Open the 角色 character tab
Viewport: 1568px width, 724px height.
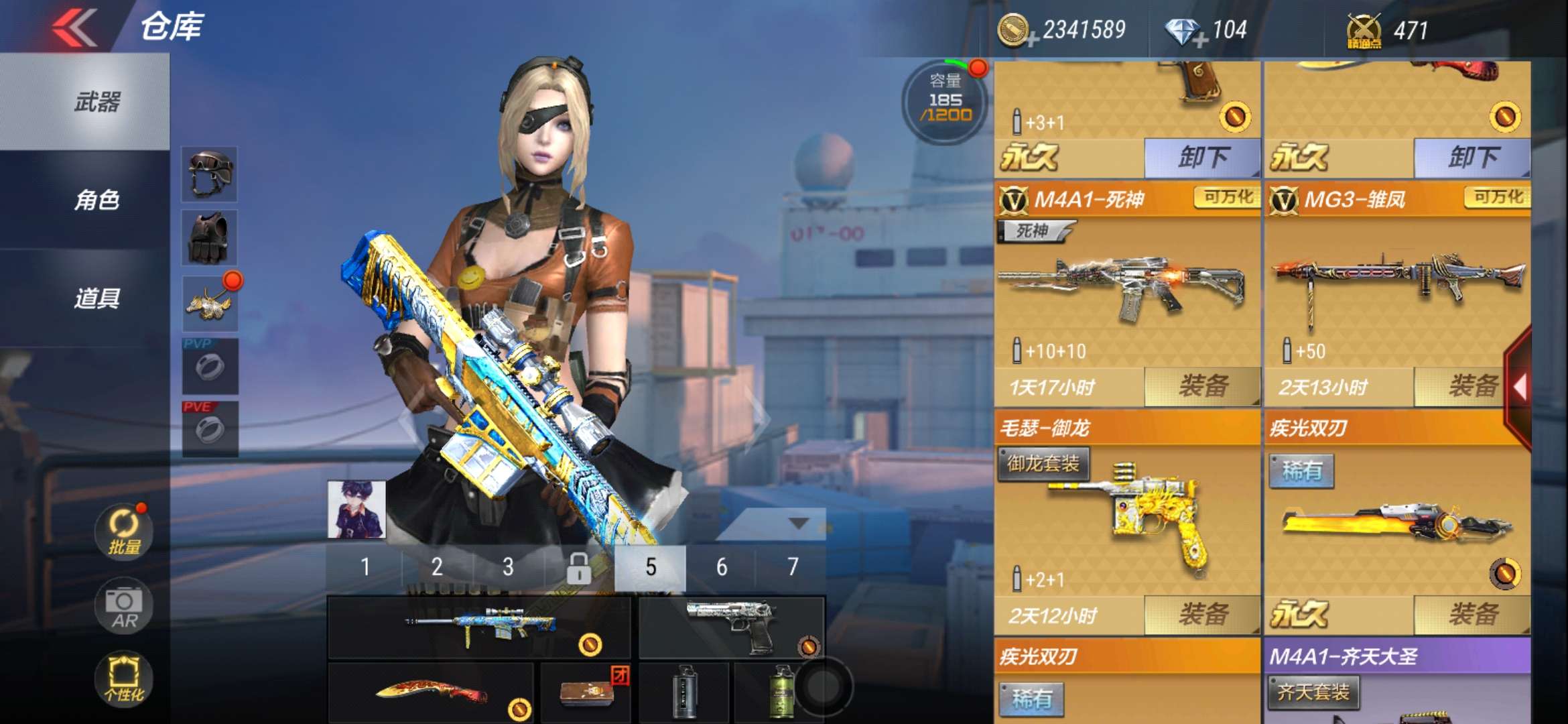tap(96, 200)
